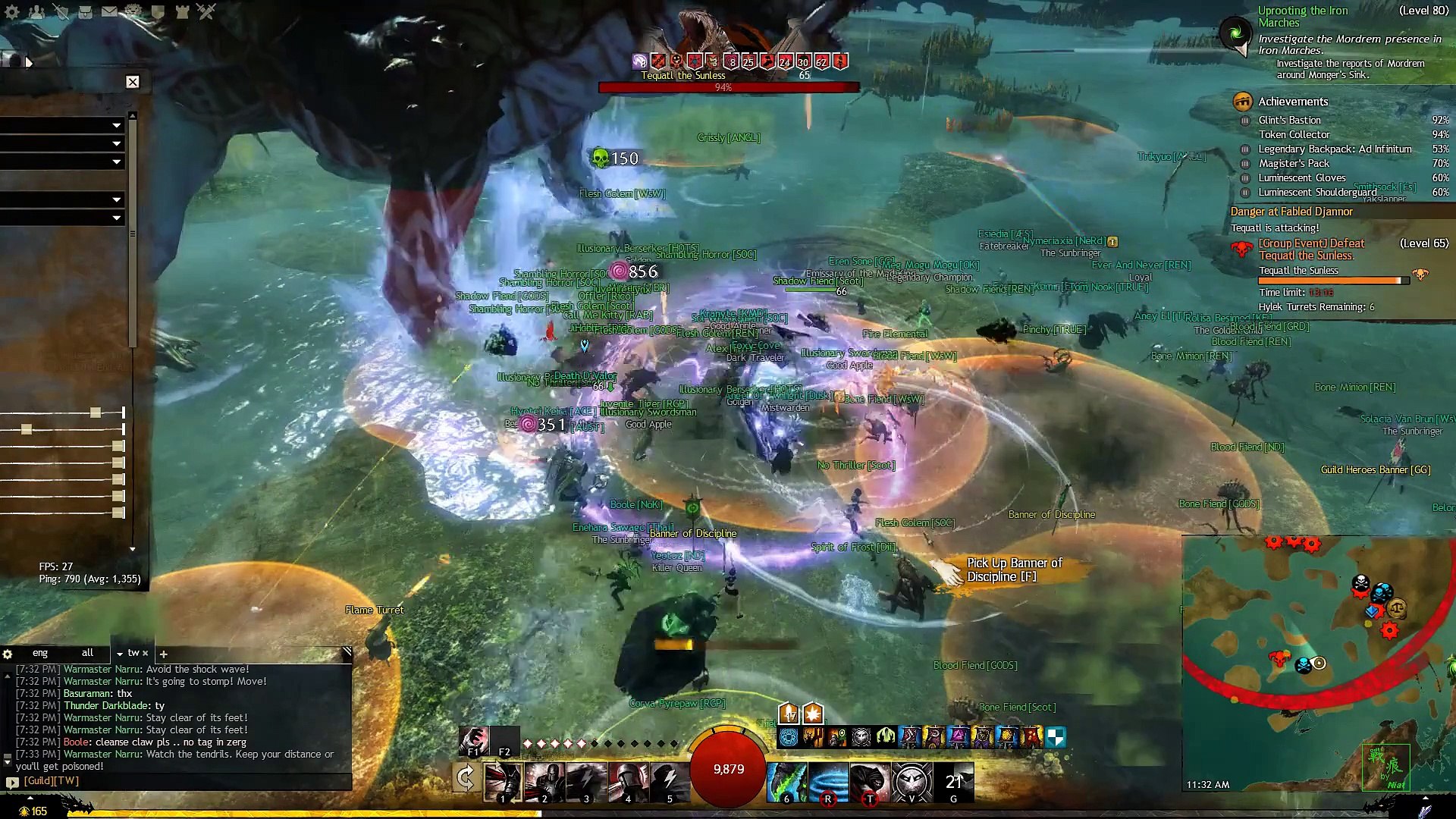Activate the F1 burst skill
The image size is (1456, 819).
474,740
